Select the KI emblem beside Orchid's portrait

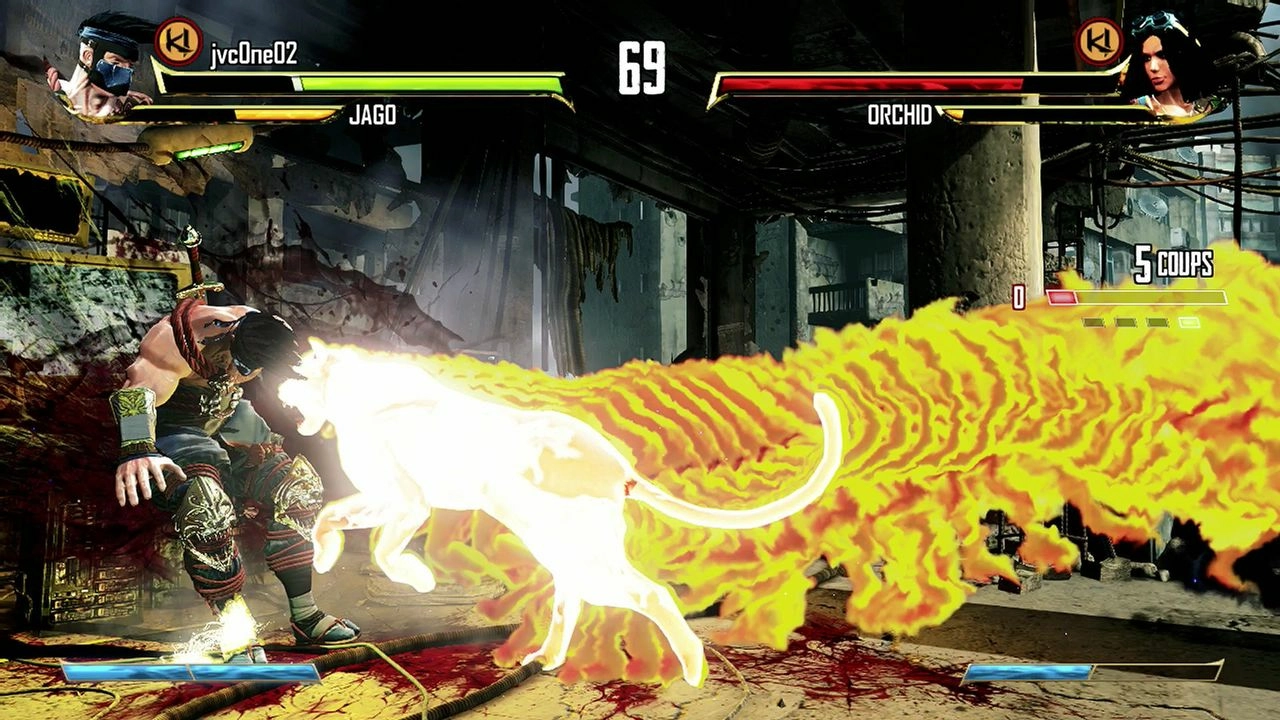[x=1099, y=42]
